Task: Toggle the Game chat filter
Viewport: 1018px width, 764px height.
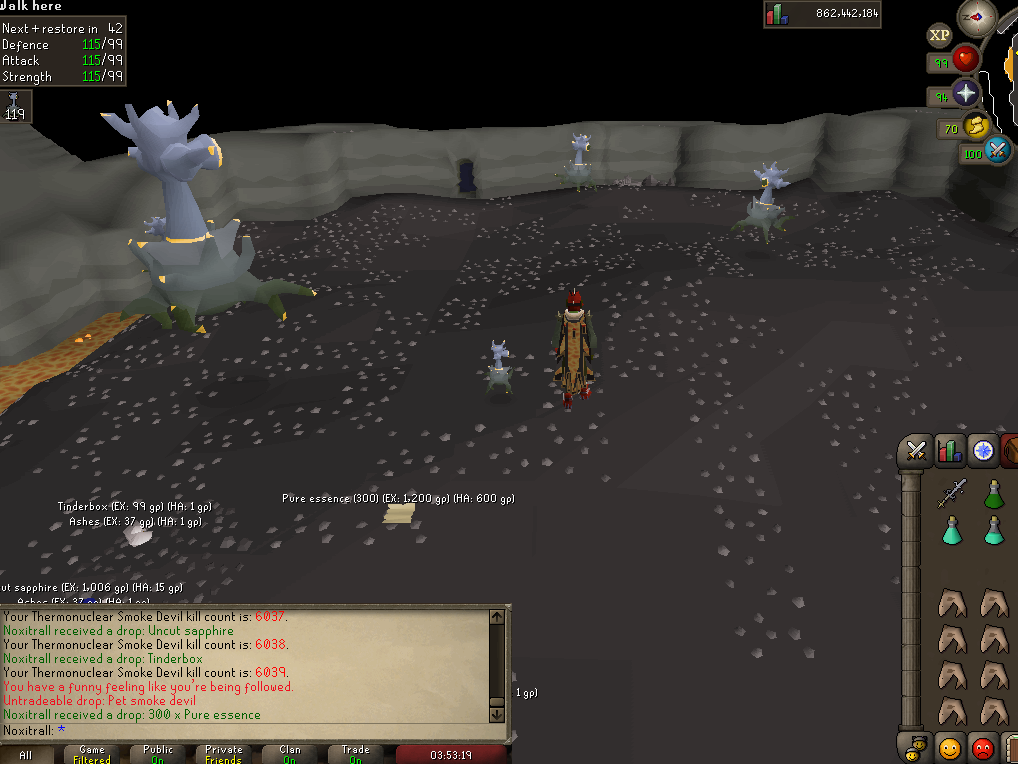Action: [92, 755]
